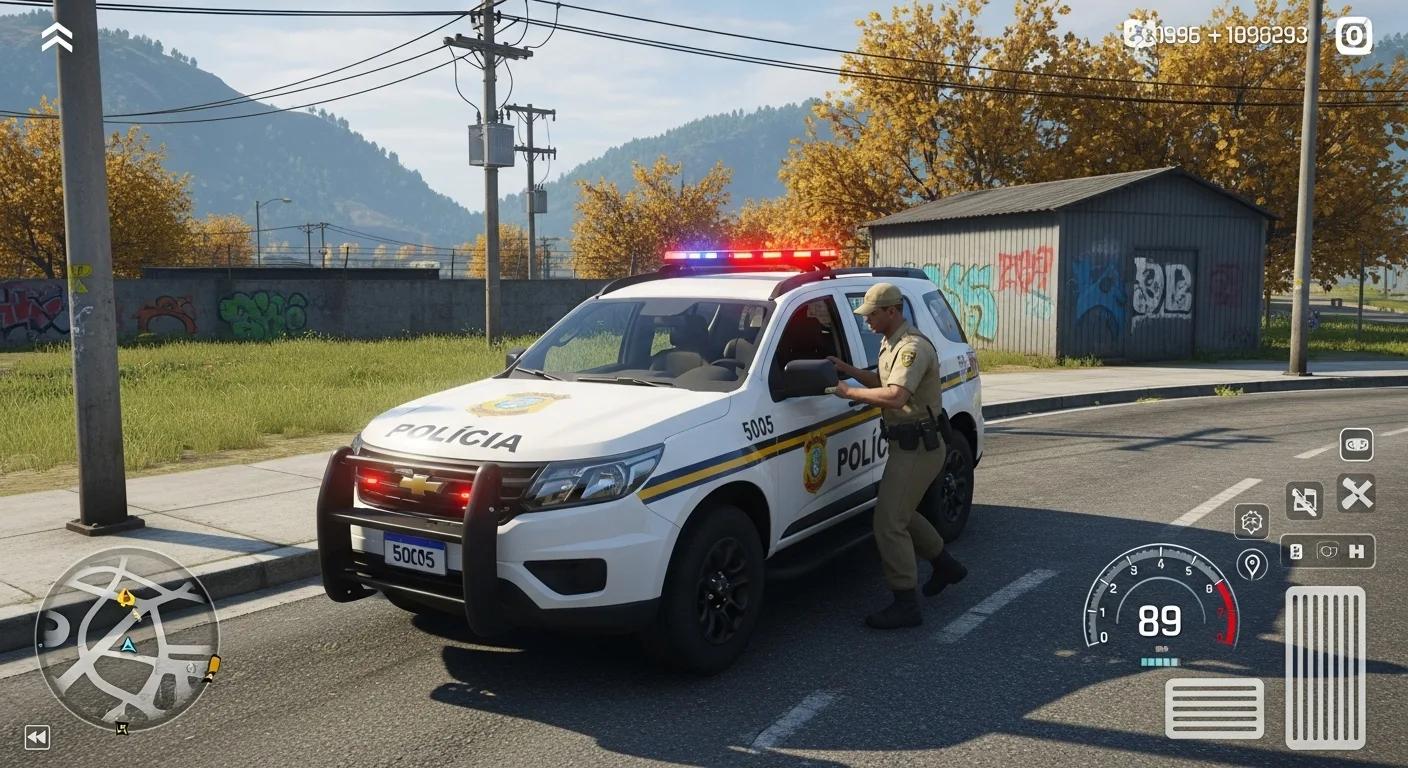Image resolution: width=1408 pixels, height=768 pixels.
Task: Select the yellow marker on the minimap edge
Action: tap(212, 668)
